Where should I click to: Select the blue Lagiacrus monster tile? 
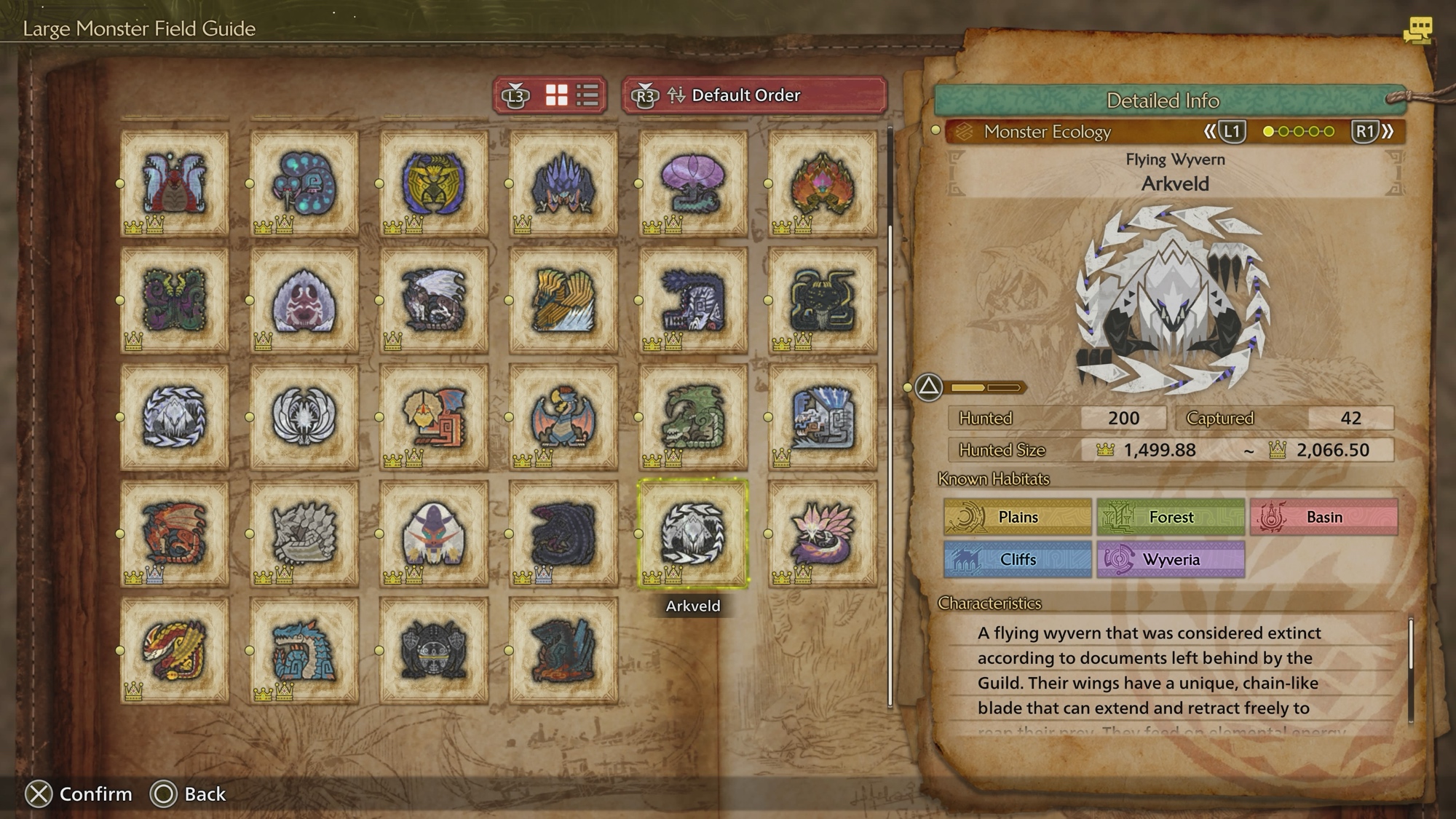304,650
